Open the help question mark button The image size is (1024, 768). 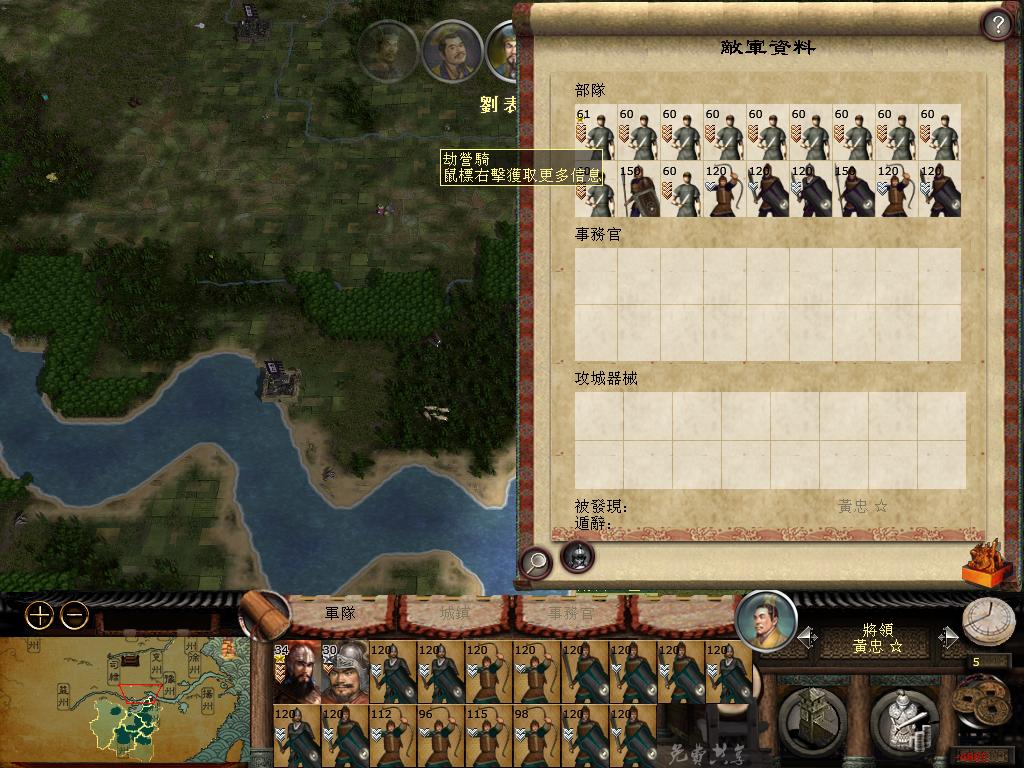(997, 23)
